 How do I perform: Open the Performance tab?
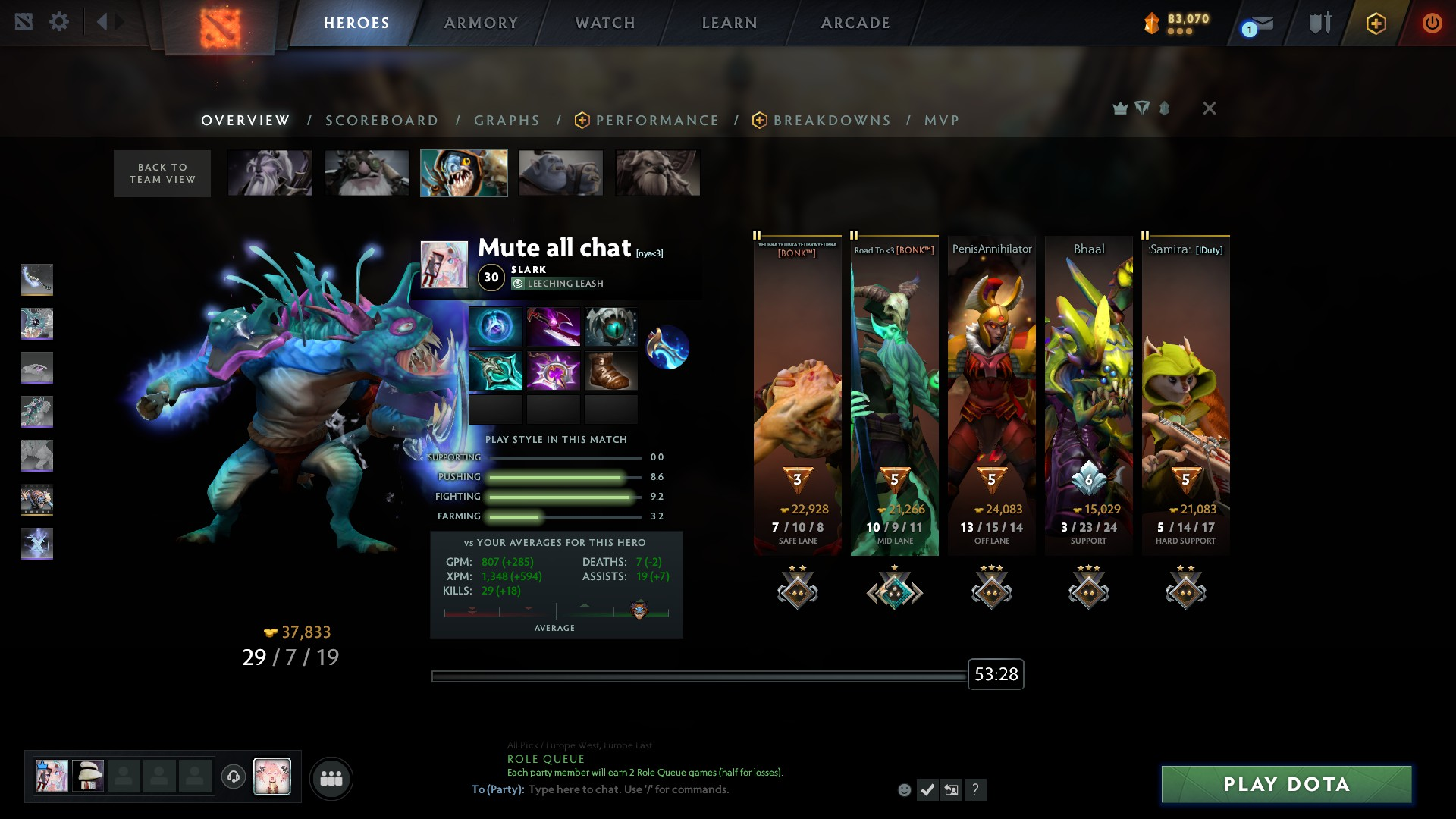click(x=657, y=121)
